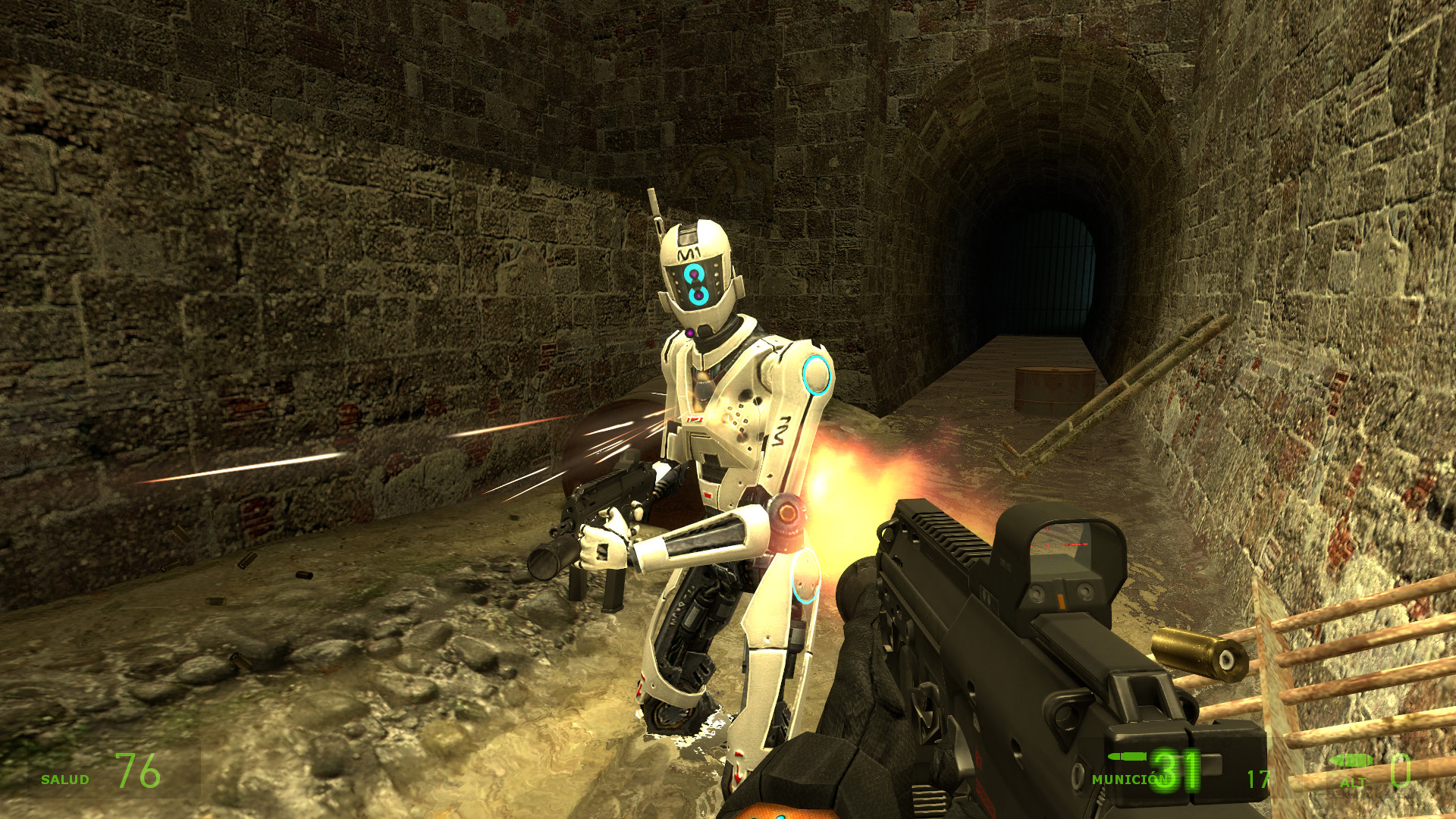Screen dimensions: 1456x819
Task: Click the glowing cyan rings on robot's faceplate
Action: tap(695, 284)
